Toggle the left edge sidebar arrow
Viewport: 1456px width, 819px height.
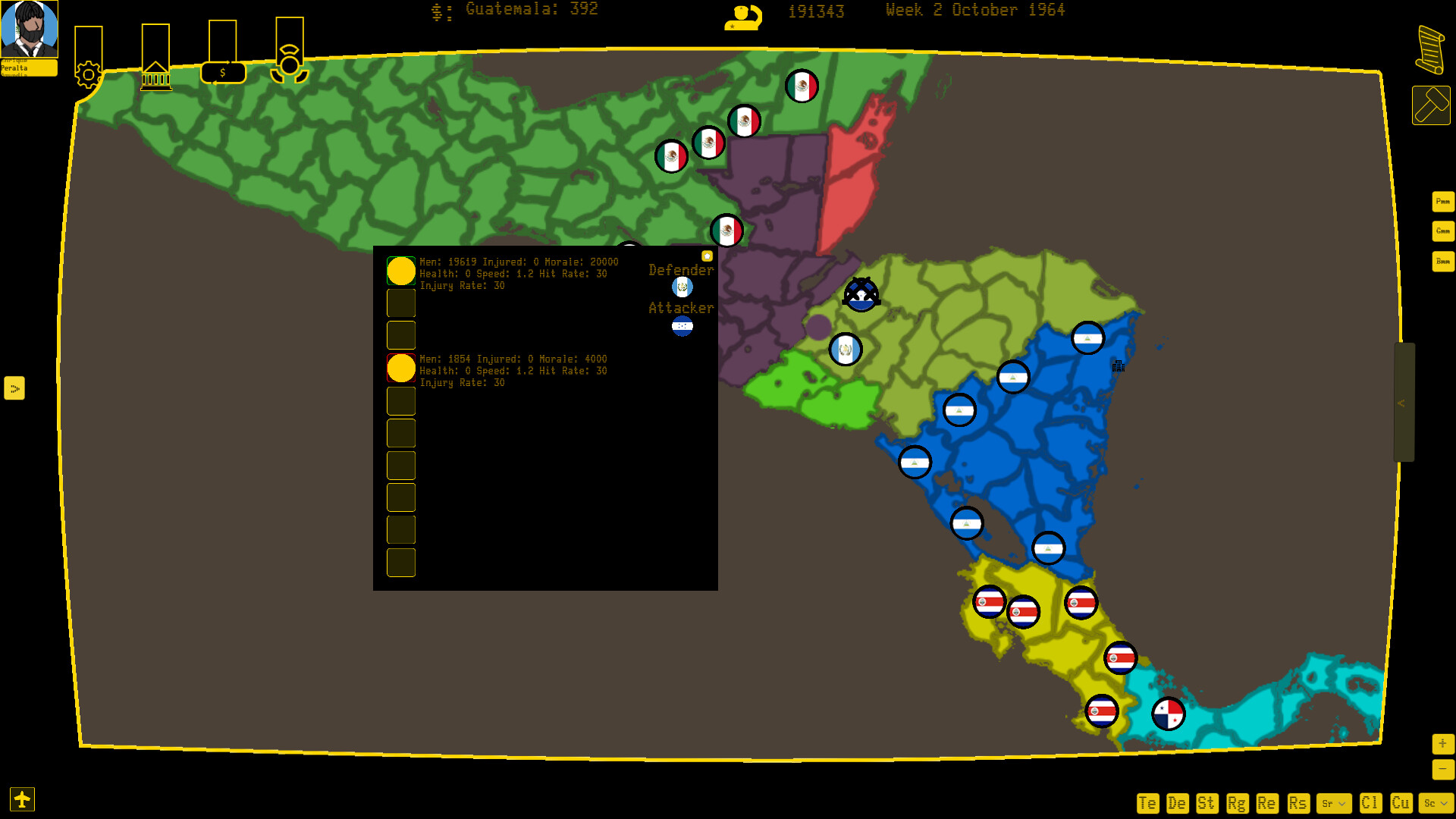[x=15, y=389]
